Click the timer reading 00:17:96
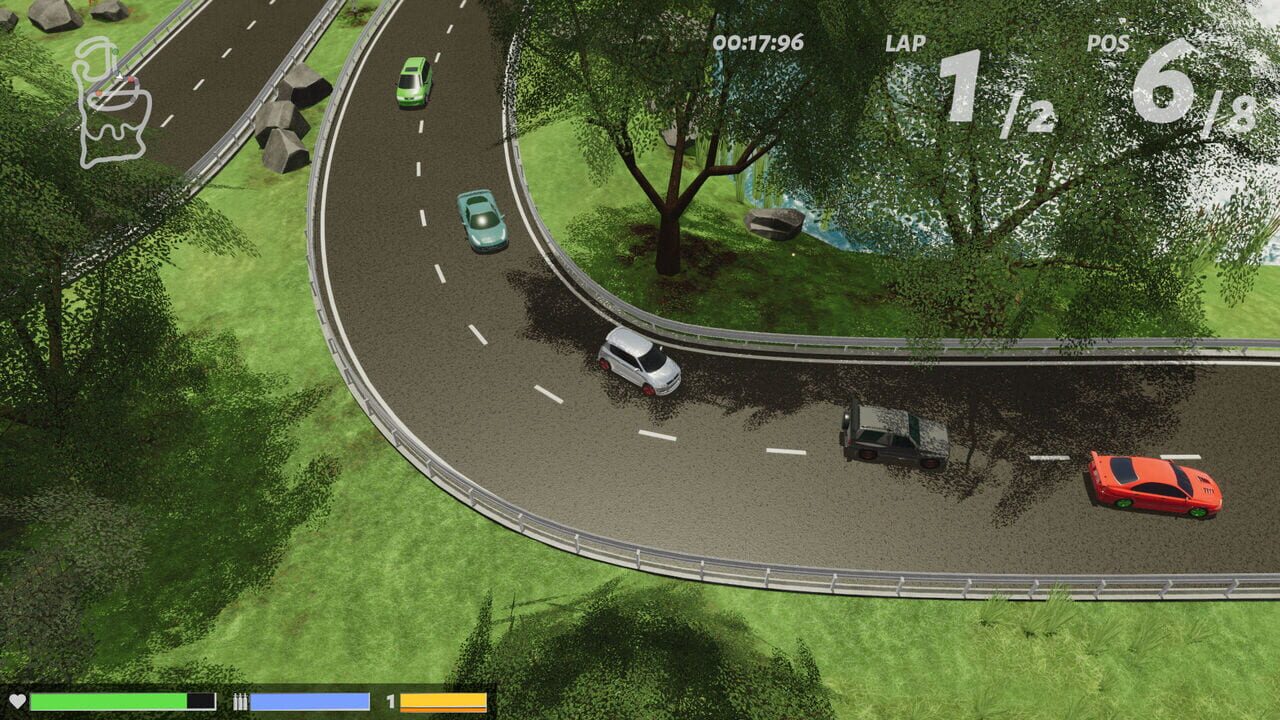The height and width of the screenshot is (720, 1280). click(757, 42)
